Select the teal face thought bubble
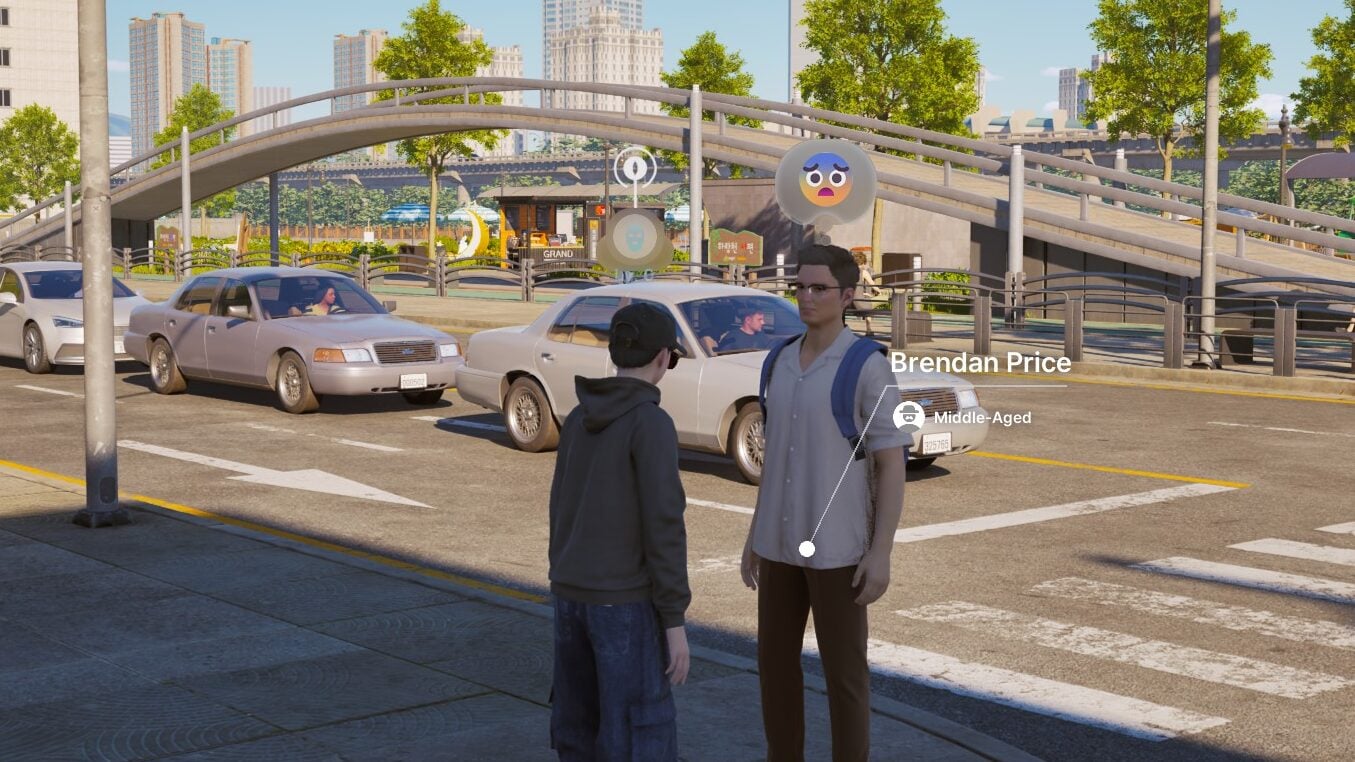 tap(635, 240)
